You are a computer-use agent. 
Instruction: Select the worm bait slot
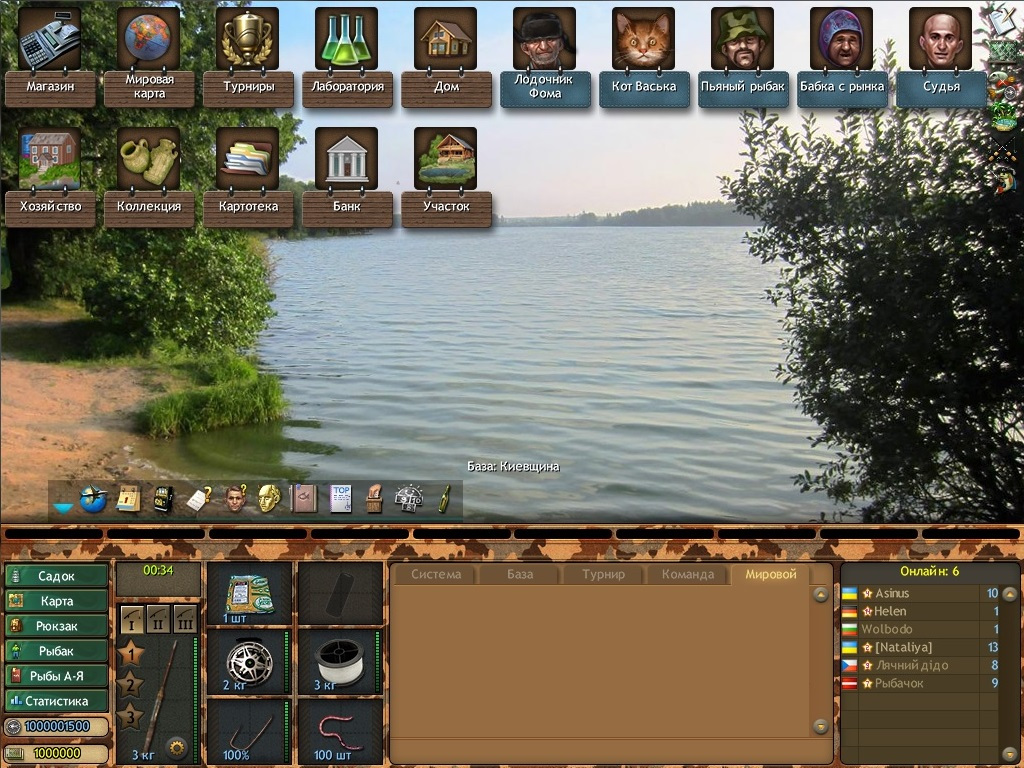pos(340,730)
